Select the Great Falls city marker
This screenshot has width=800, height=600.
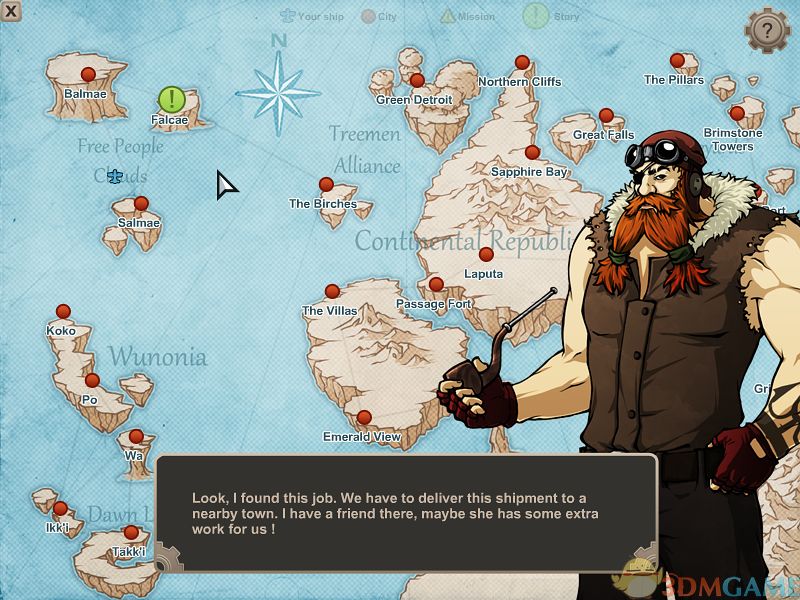point(606,116)
